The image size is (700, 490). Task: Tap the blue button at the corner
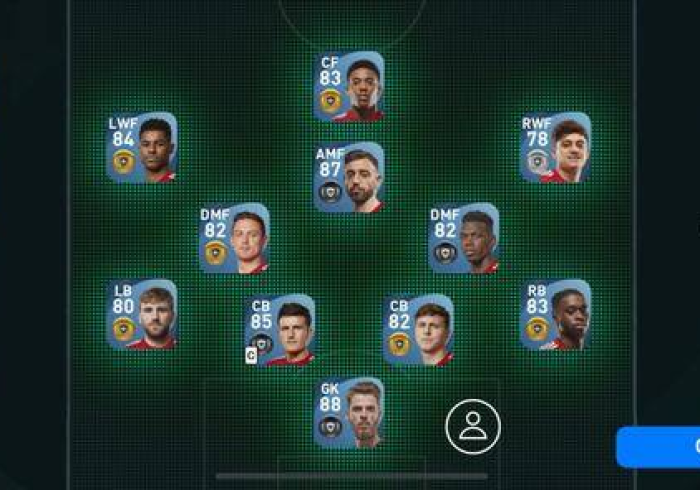tap(660, 446)
